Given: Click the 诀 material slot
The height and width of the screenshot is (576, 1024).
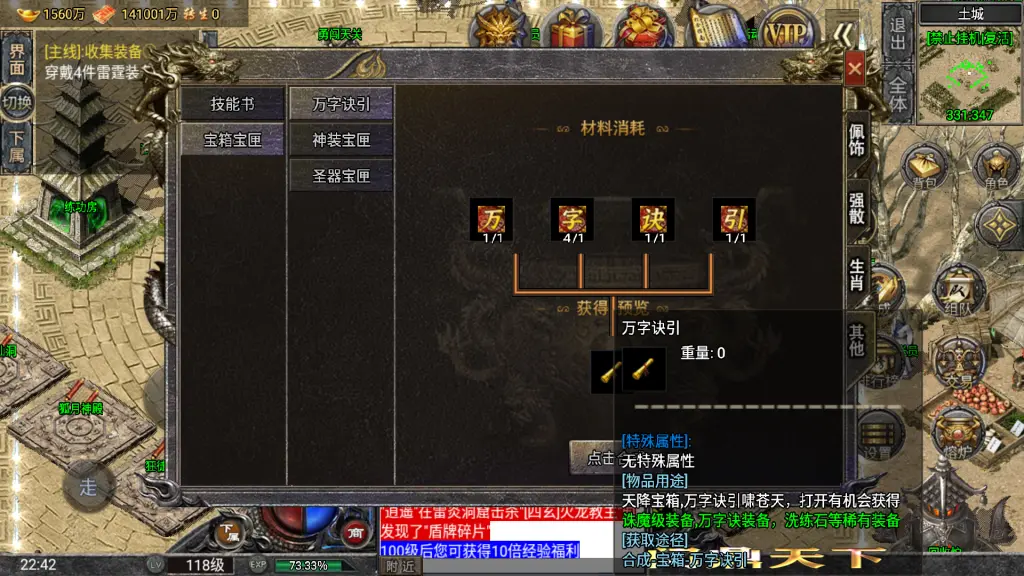Looking at the screenshot, I should [x=653, y=219].
